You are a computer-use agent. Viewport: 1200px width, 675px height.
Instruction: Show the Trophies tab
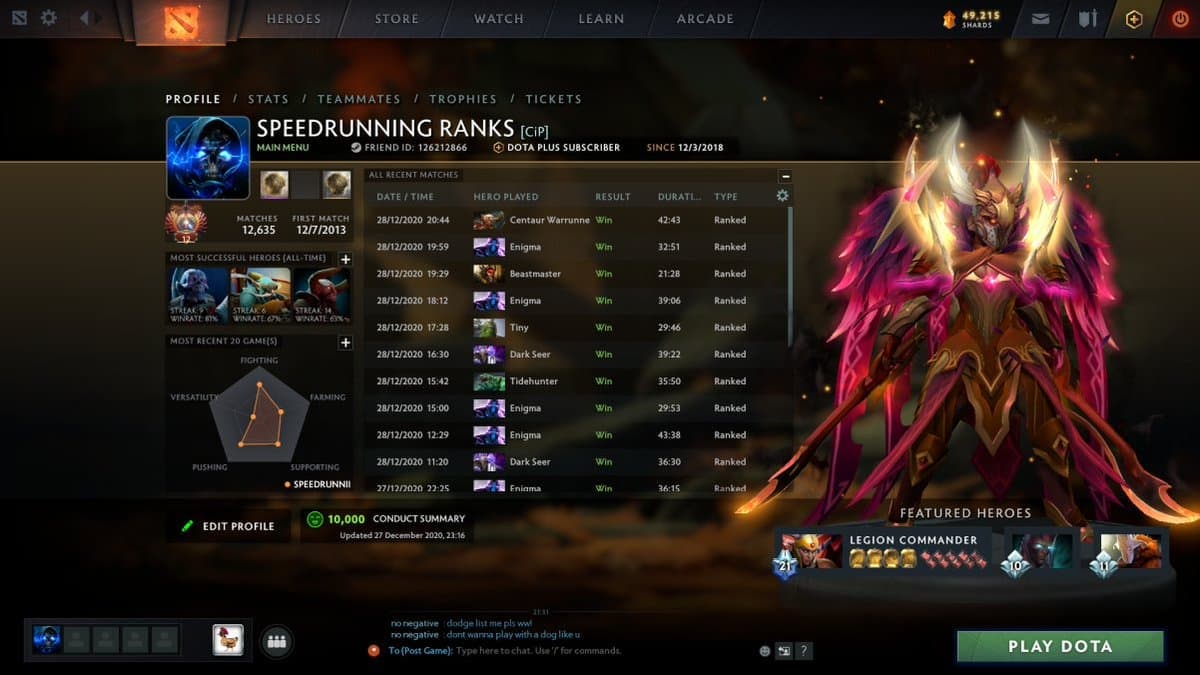(463, 99)
